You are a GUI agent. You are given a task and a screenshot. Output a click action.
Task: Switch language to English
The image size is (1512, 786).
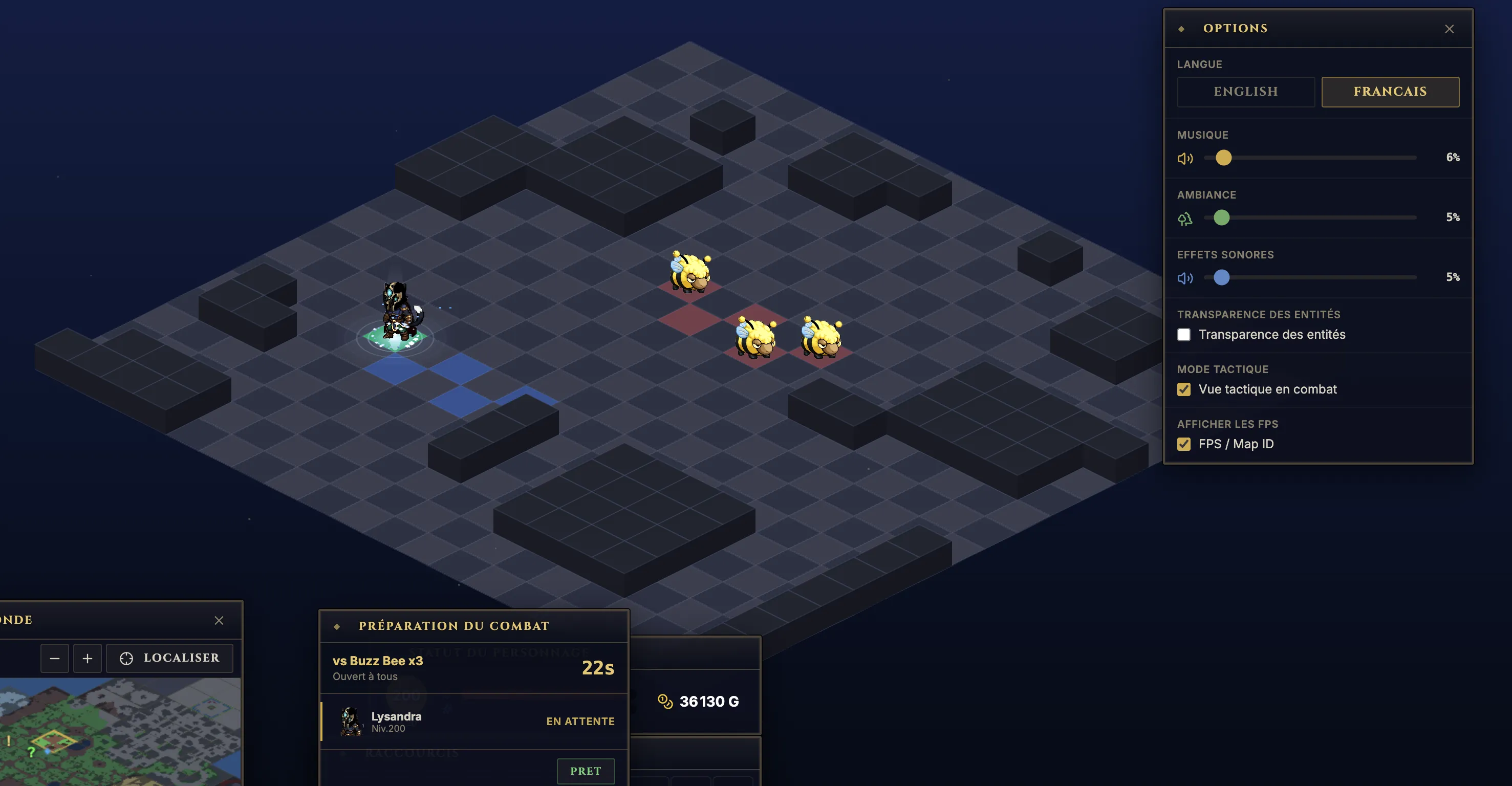1245,92
